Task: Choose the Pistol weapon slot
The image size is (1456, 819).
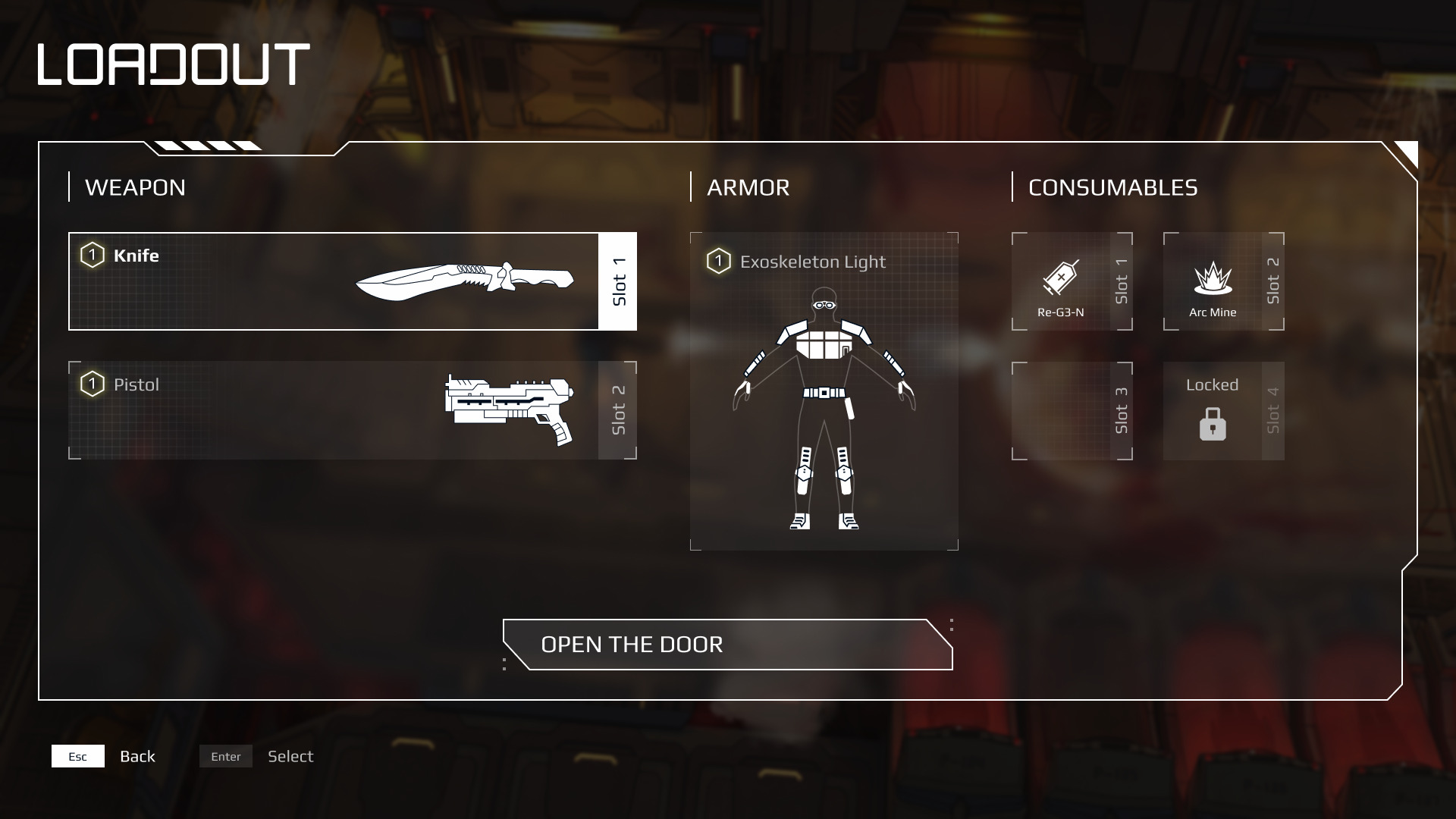Action: (352, 410)
